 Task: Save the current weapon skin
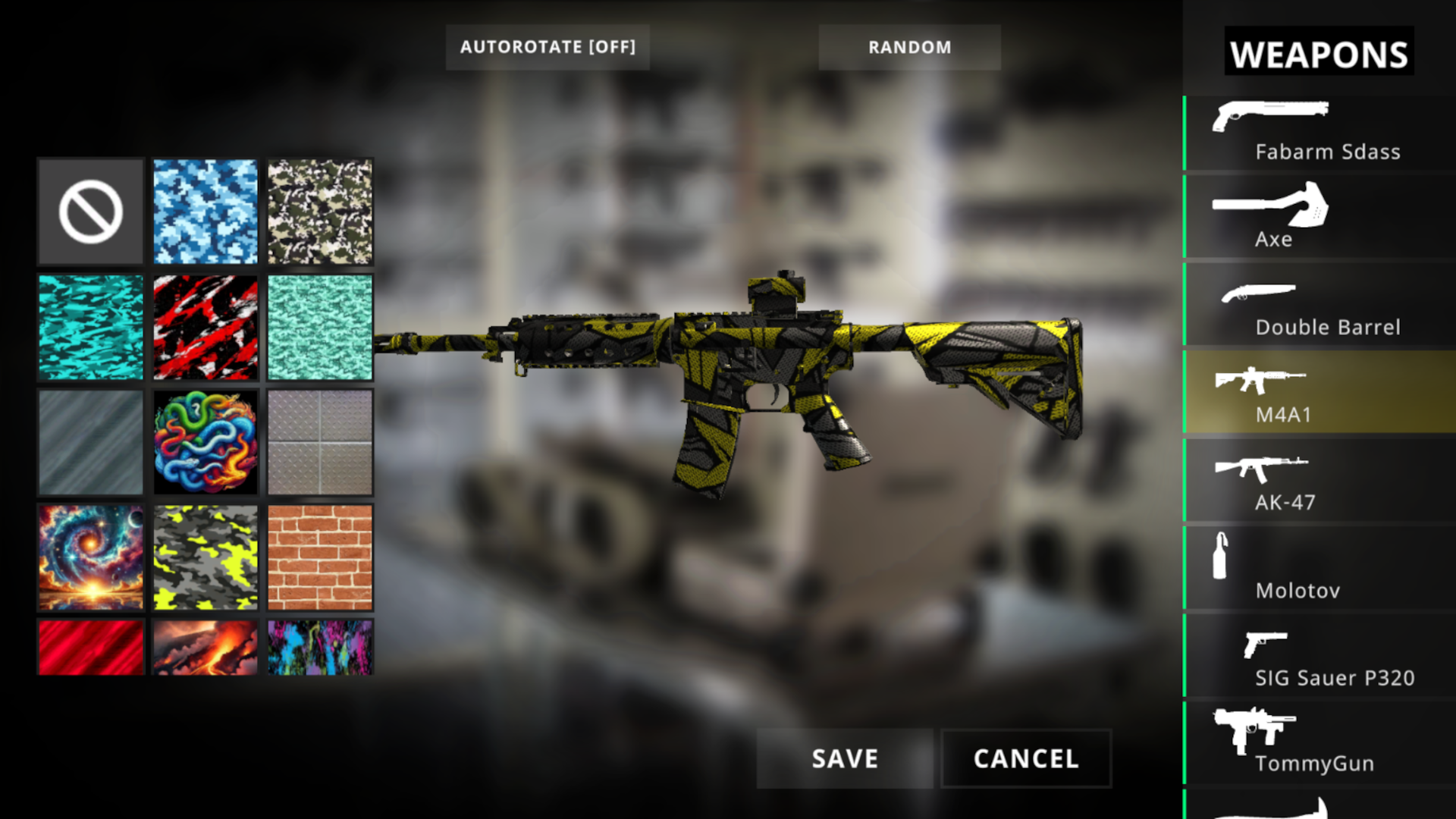coord(844,758)
